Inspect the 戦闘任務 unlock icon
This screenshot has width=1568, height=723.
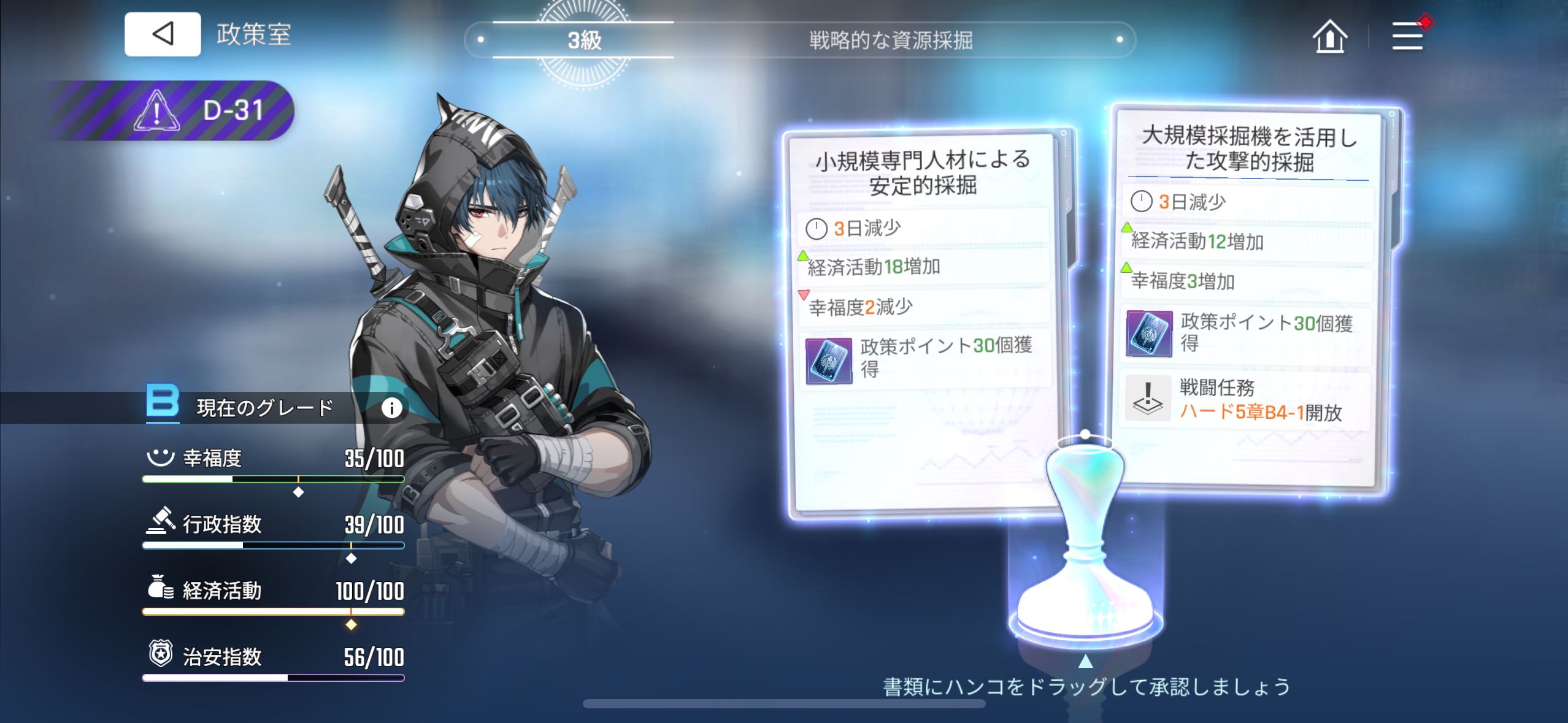coord(1148,400)
